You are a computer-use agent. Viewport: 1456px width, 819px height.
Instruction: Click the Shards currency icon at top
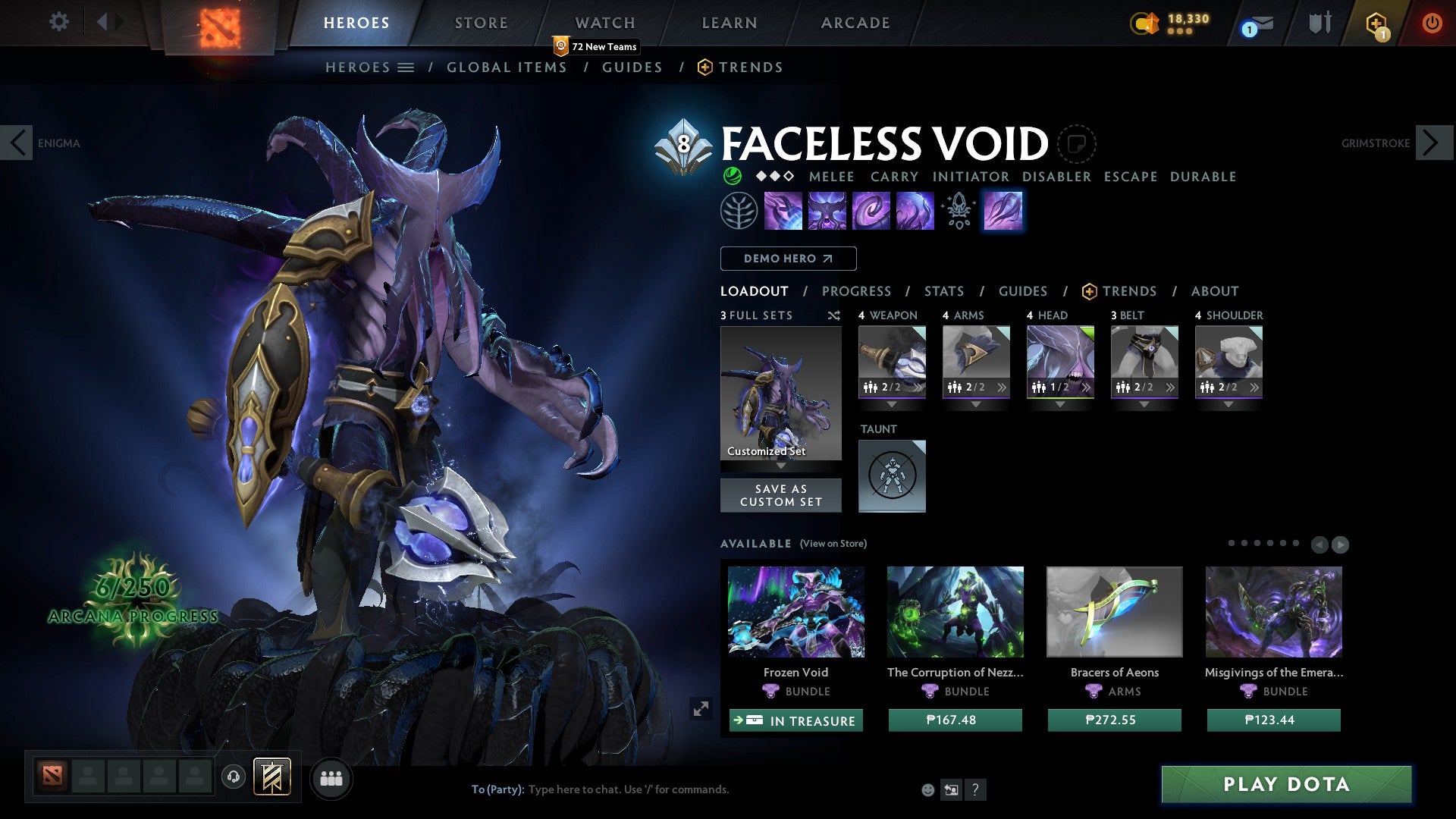(x=1144, y=22)
